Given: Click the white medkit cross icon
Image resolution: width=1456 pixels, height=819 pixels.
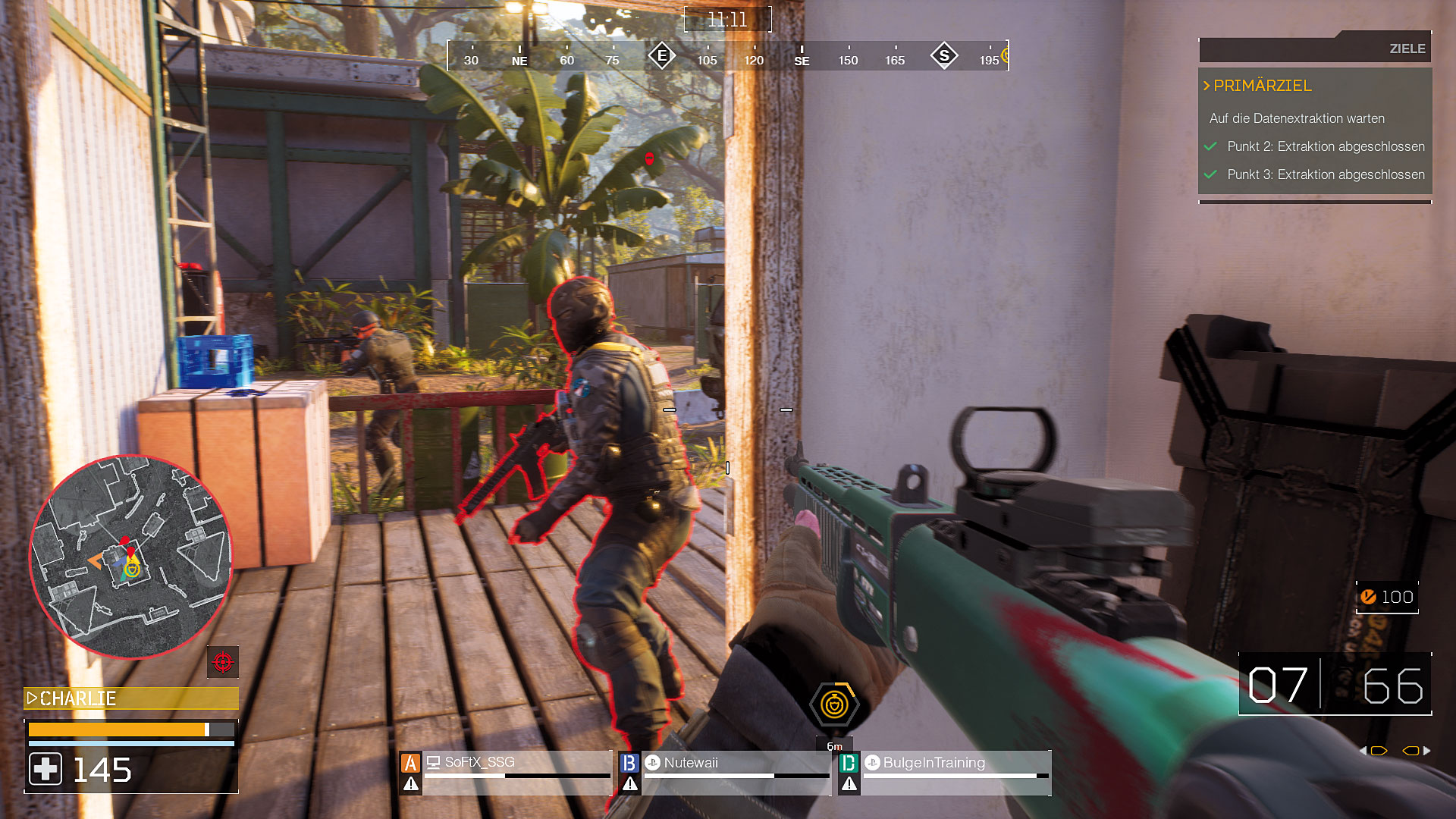Looking at the screenshot, I should [45, 769].
